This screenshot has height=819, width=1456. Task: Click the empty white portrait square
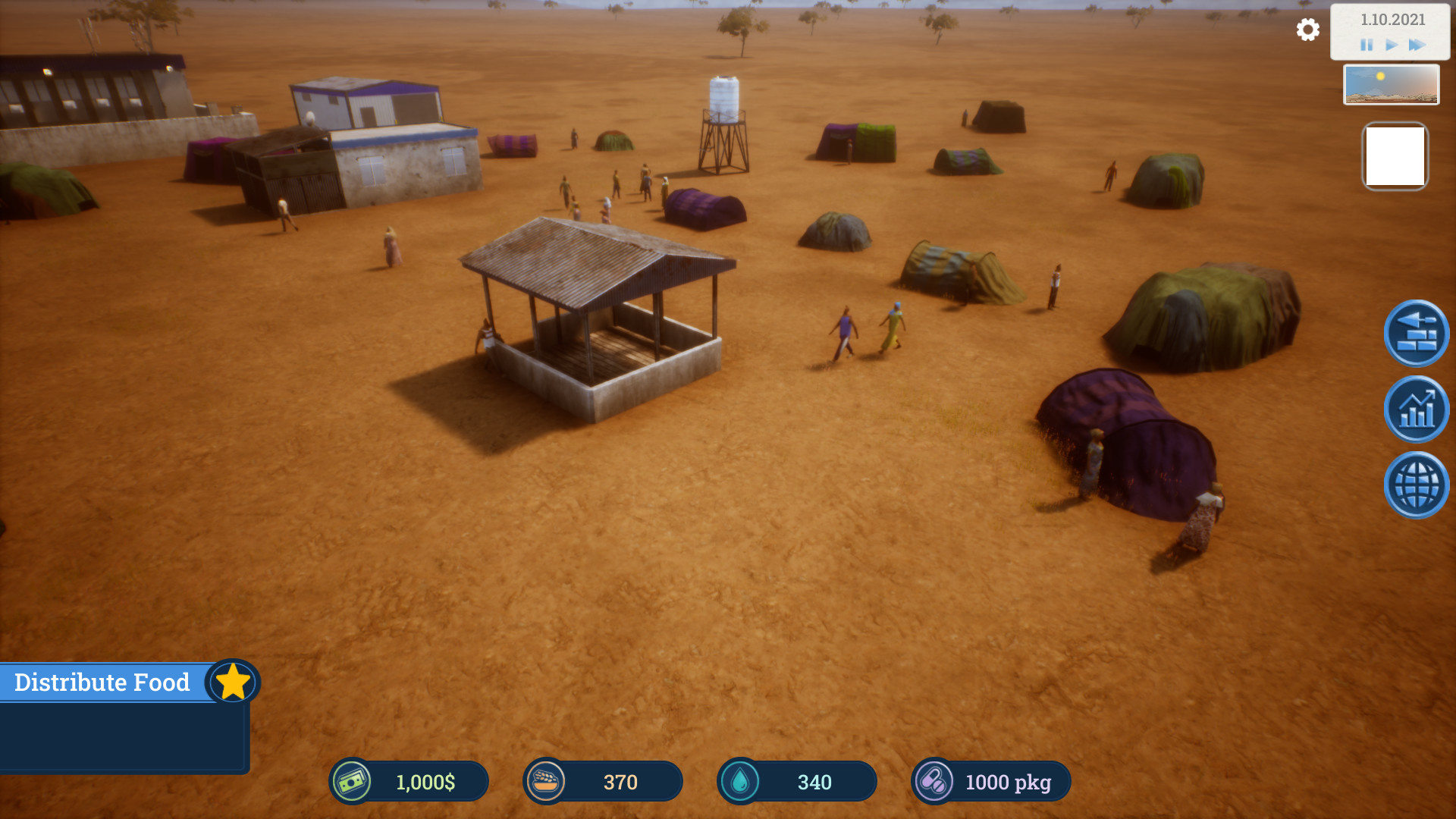point(1395,155)
